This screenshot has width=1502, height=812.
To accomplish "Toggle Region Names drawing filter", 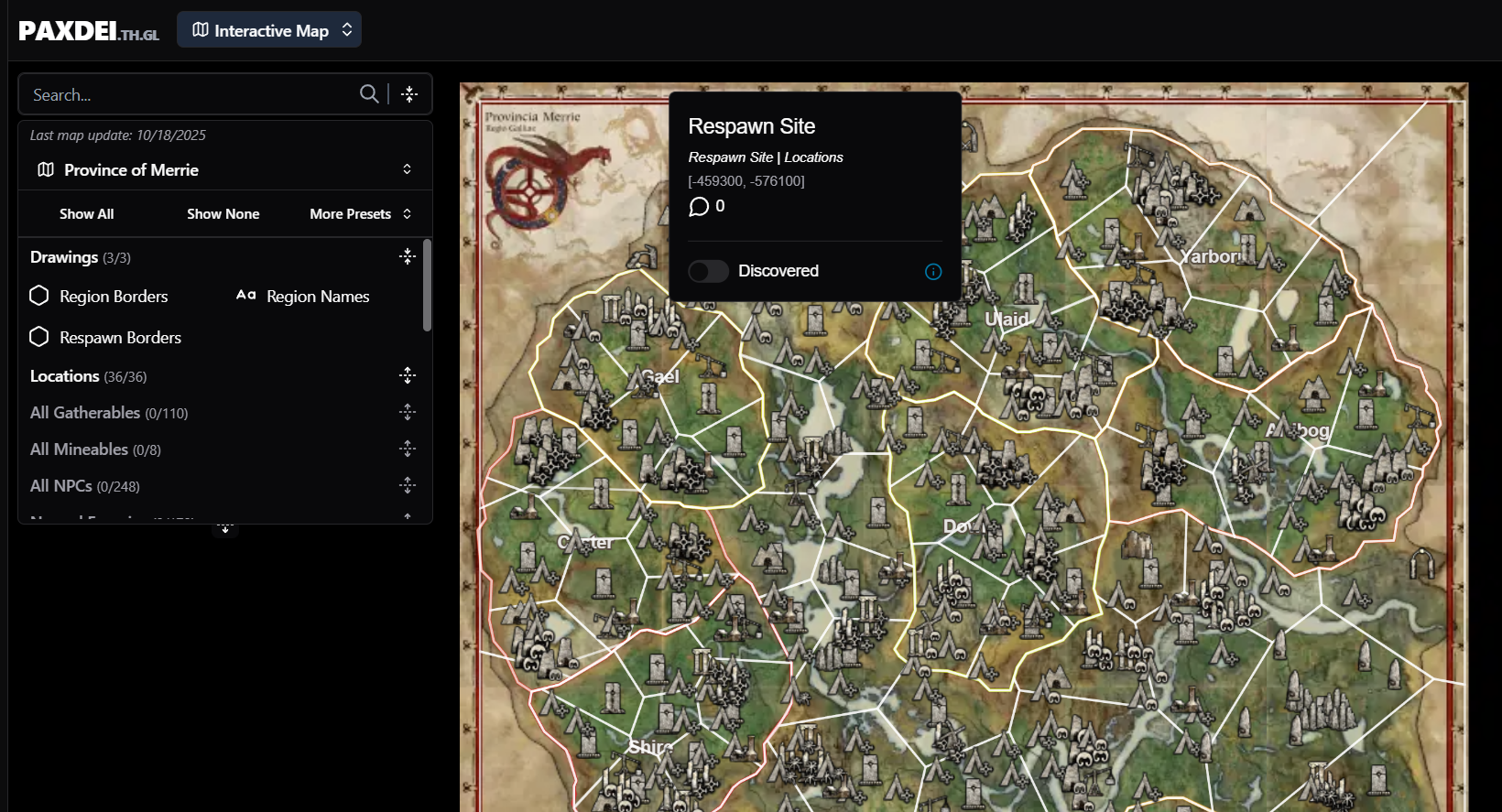I will click(303, 297).
